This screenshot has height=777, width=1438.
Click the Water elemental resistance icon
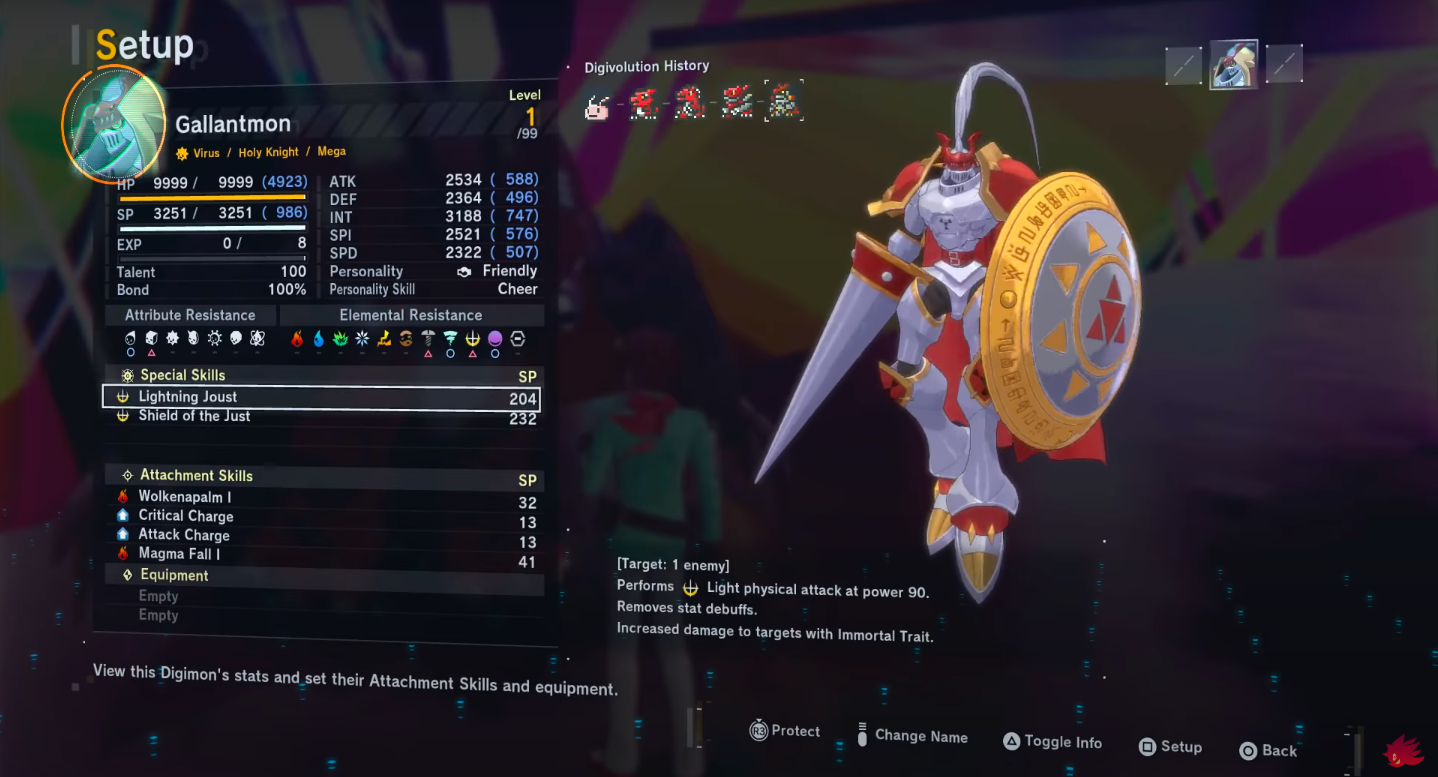coord(320,340)
